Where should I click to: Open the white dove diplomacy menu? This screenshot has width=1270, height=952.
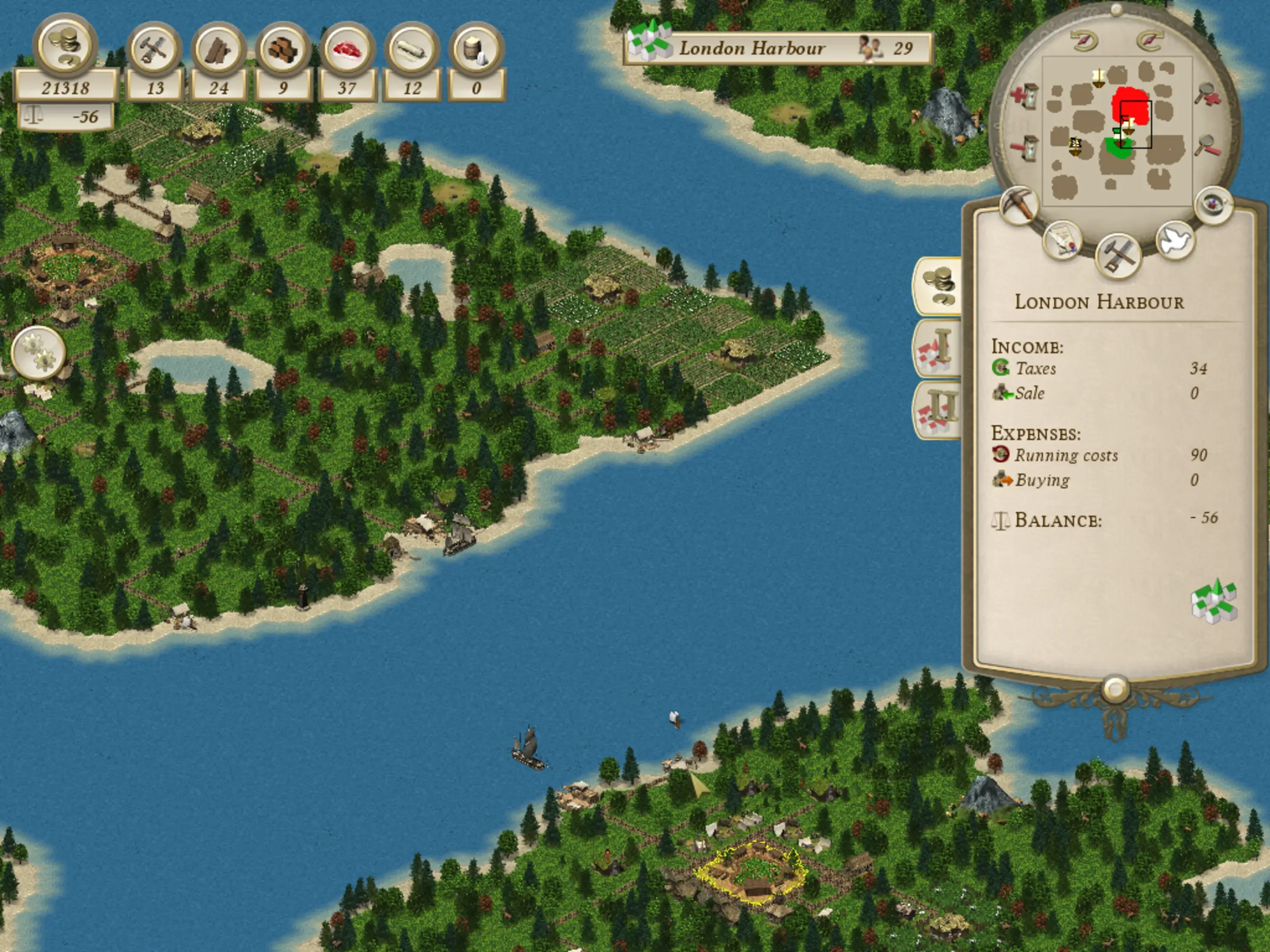click(1175, 240)
